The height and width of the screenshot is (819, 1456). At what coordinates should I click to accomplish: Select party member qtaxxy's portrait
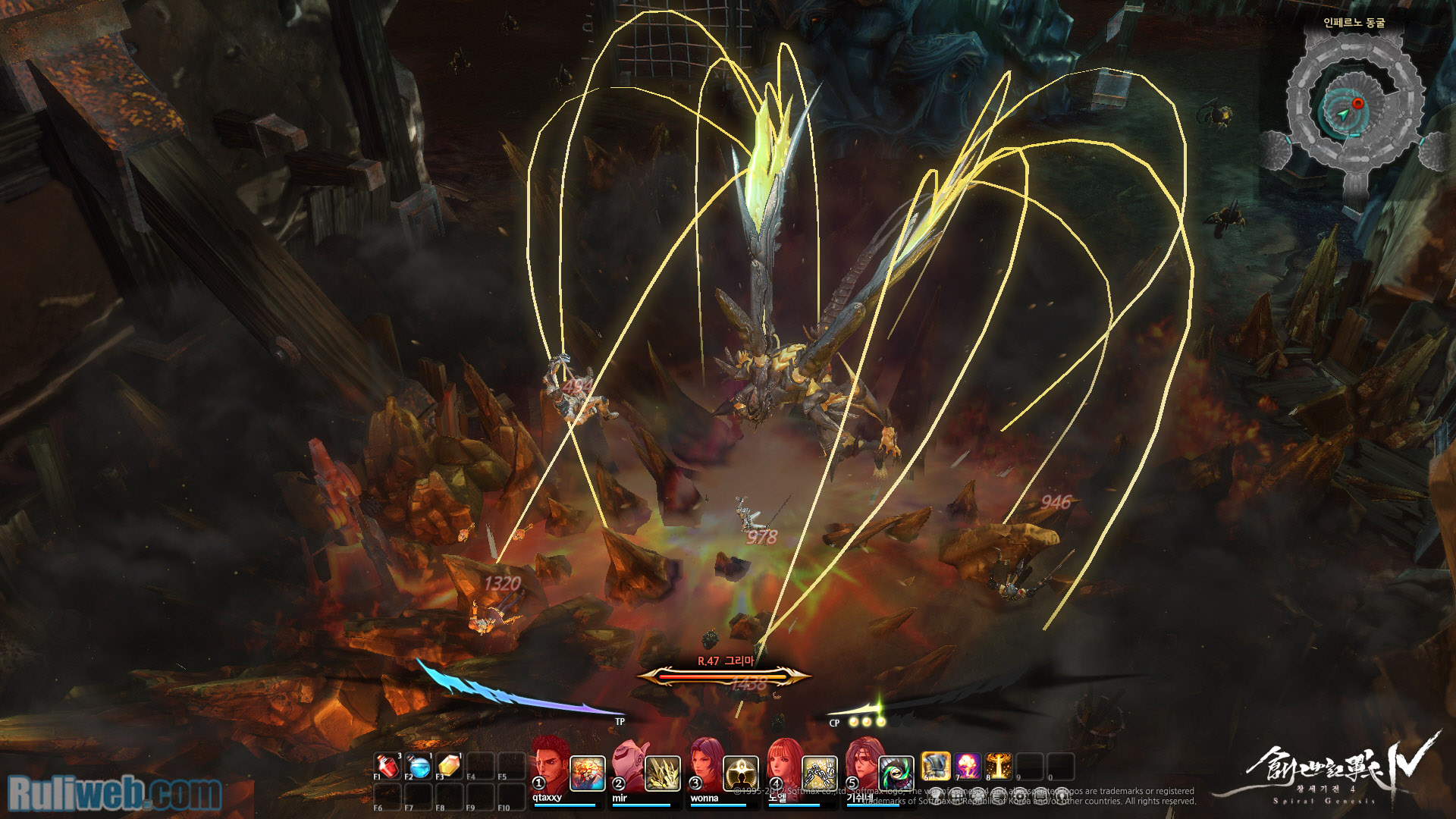pos(550,764)
